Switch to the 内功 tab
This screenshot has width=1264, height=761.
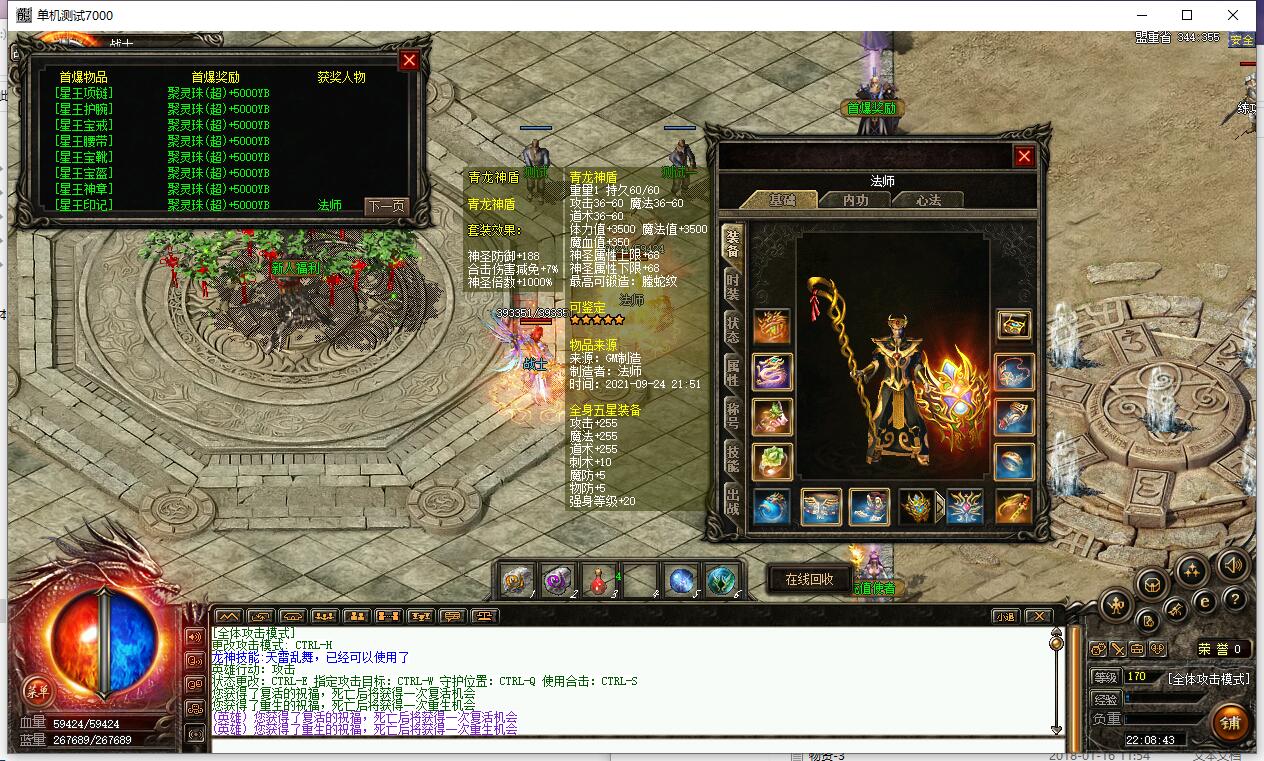tap(855, 200)
